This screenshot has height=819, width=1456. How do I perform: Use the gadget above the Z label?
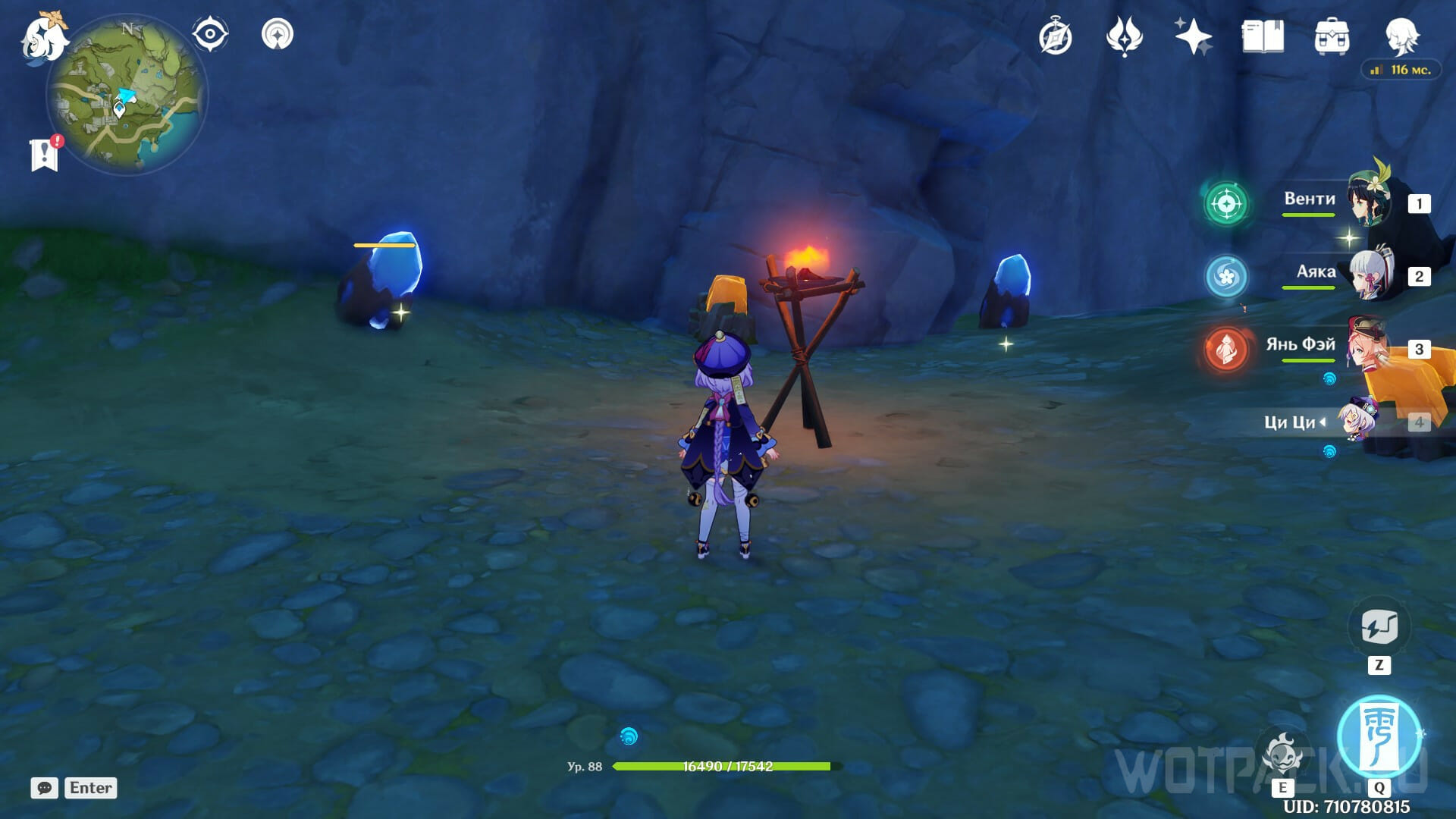pyautogui.click(x=1379, y=627)
